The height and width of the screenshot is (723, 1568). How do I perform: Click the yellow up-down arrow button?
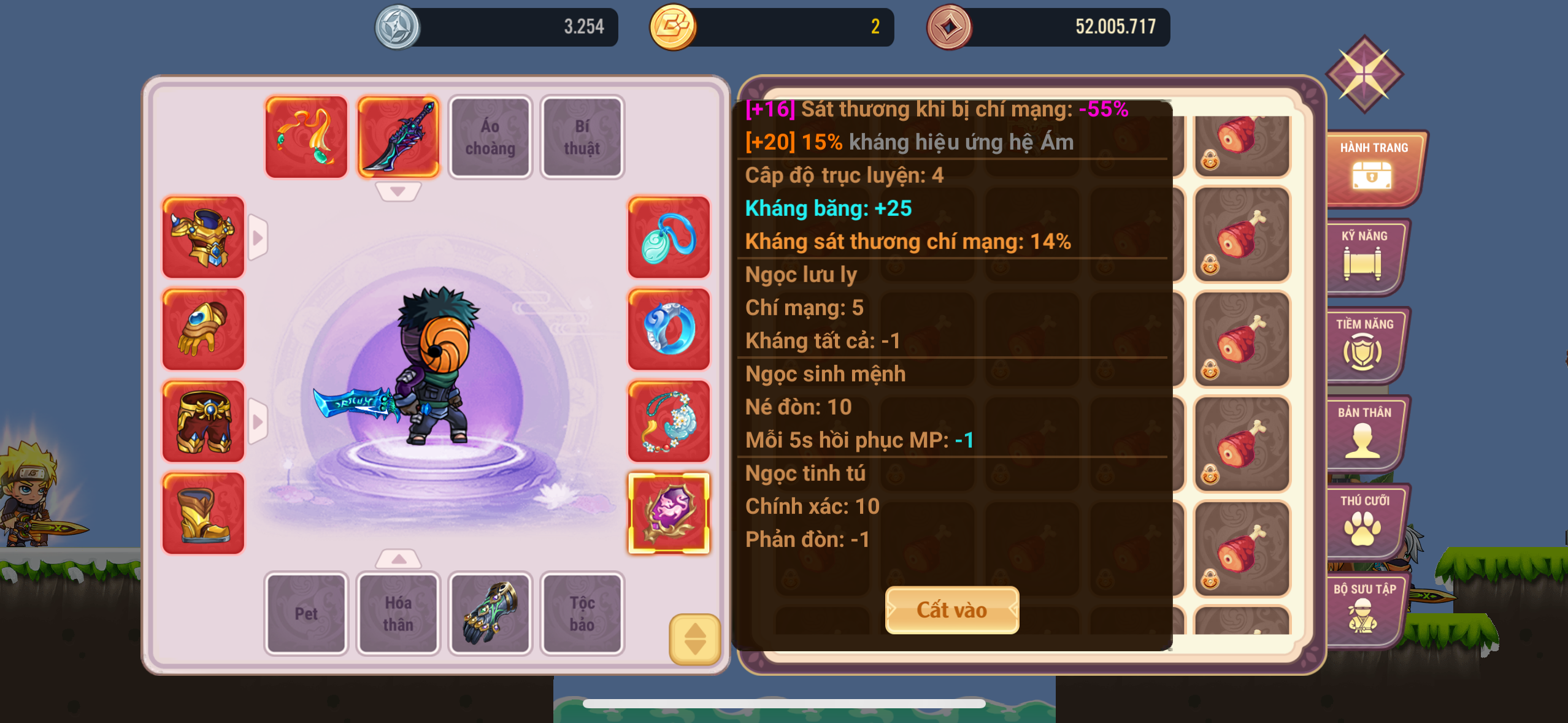694,639
